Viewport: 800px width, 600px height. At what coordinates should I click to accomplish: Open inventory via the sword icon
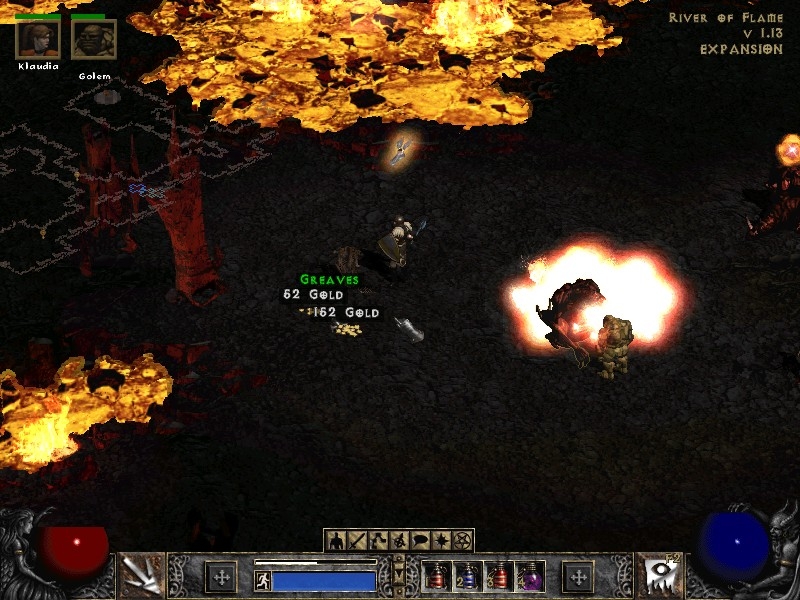[x=356, y=541]
